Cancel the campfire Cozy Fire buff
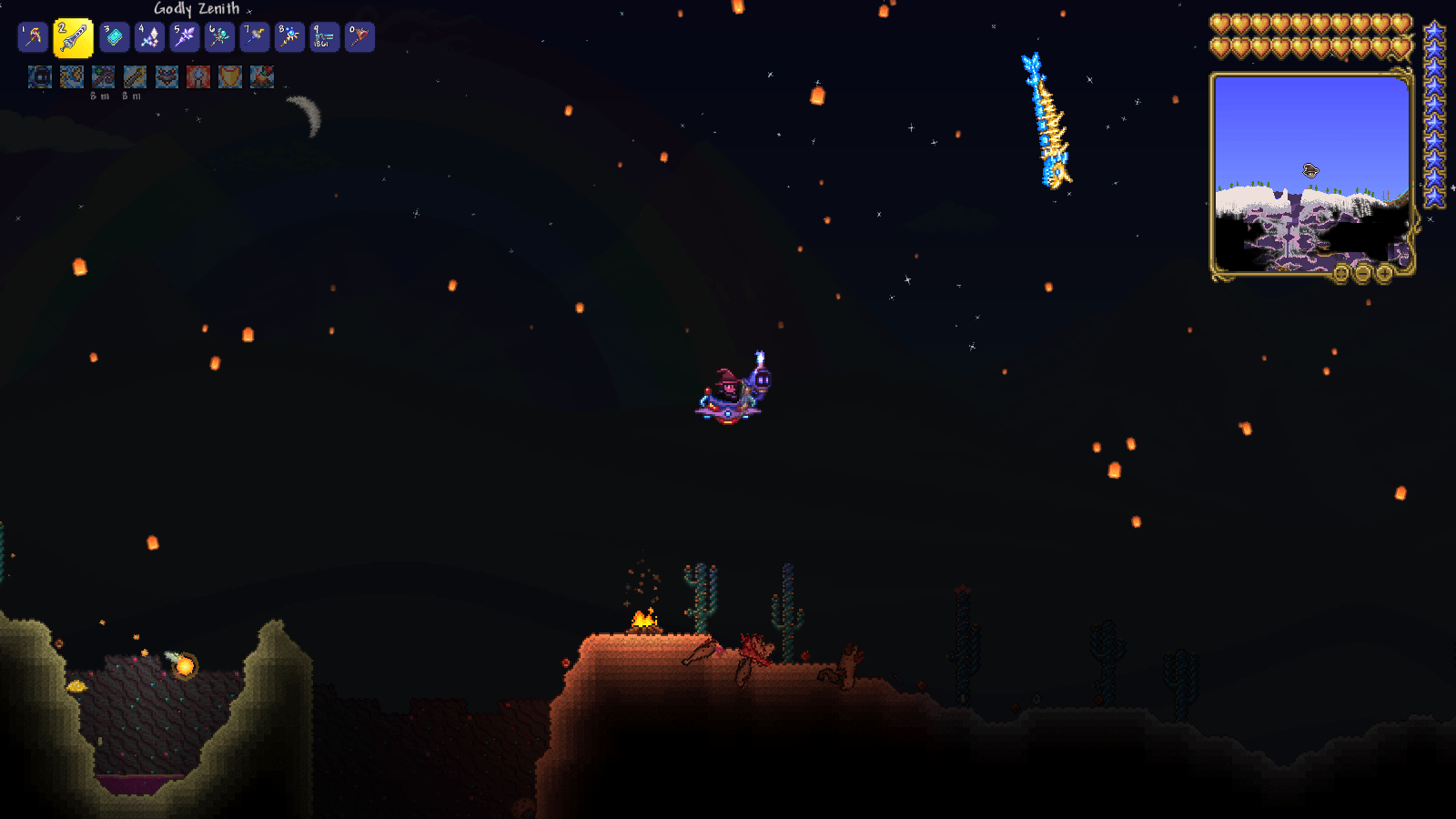This screenshot has width=1456, height=819. click(261, 77)
